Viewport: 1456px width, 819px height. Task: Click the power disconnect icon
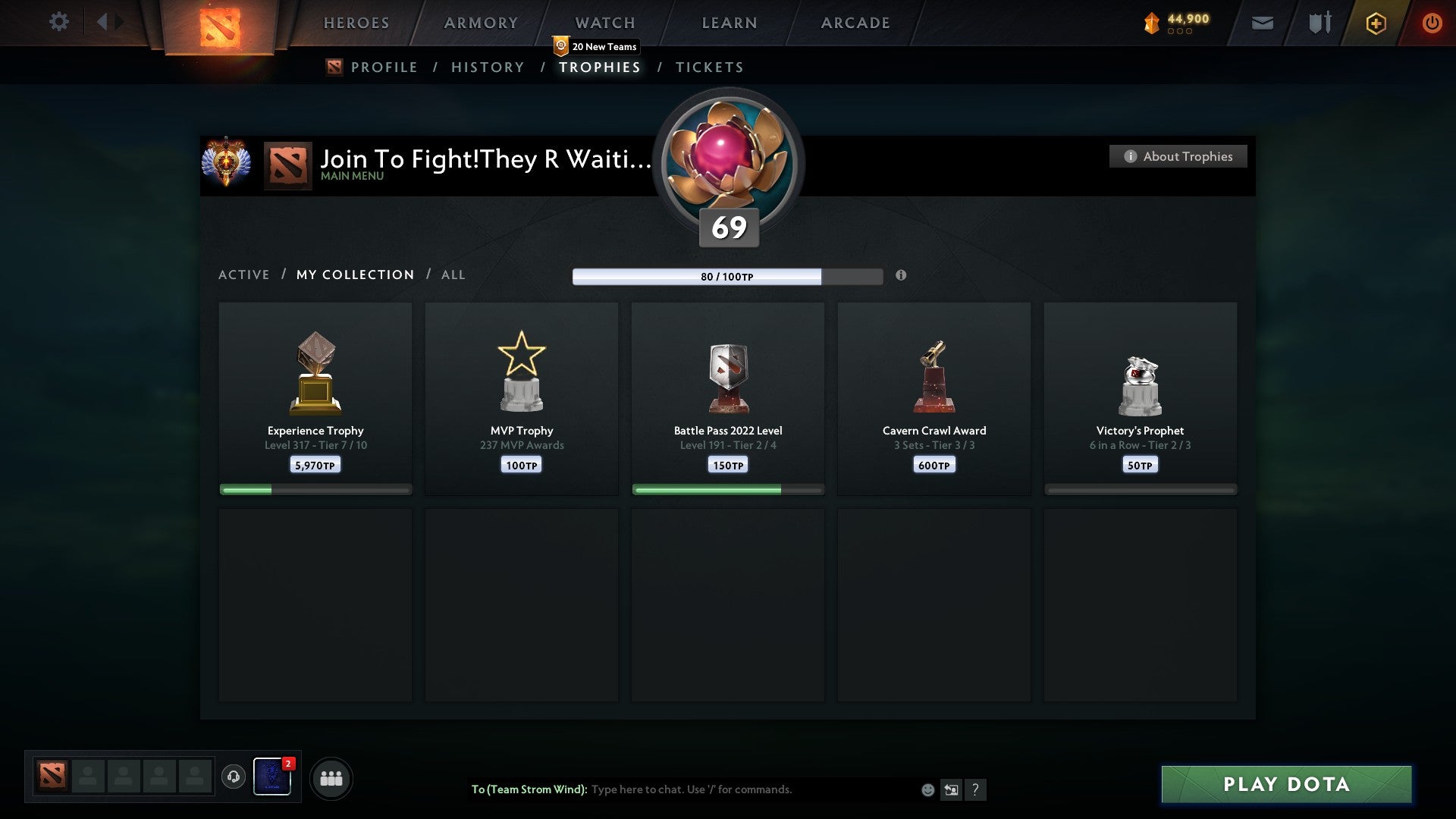(1433, 23)
